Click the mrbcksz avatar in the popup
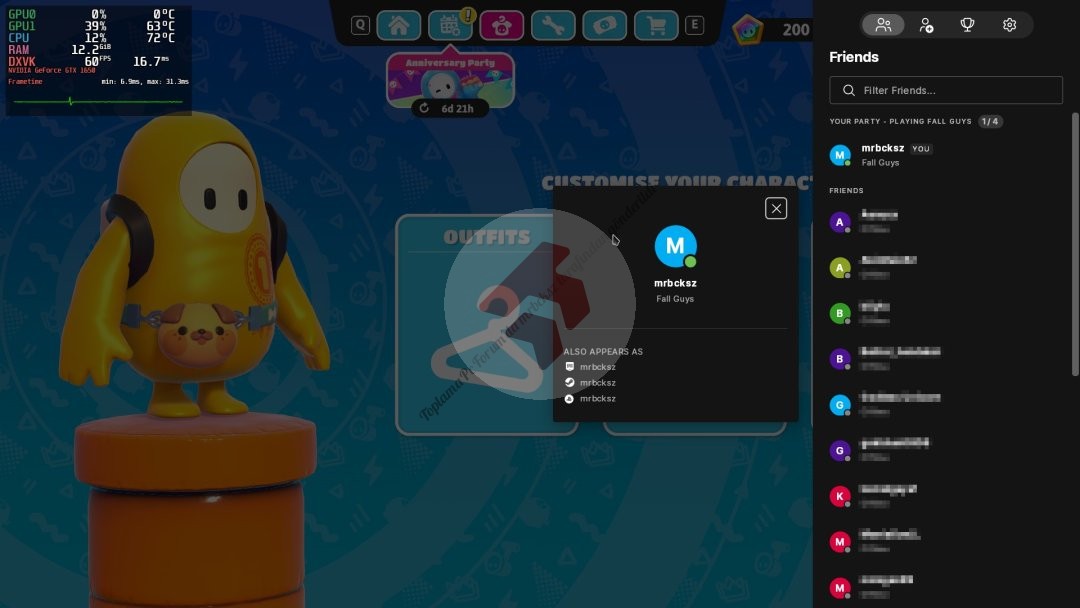 tap(675, 246)
